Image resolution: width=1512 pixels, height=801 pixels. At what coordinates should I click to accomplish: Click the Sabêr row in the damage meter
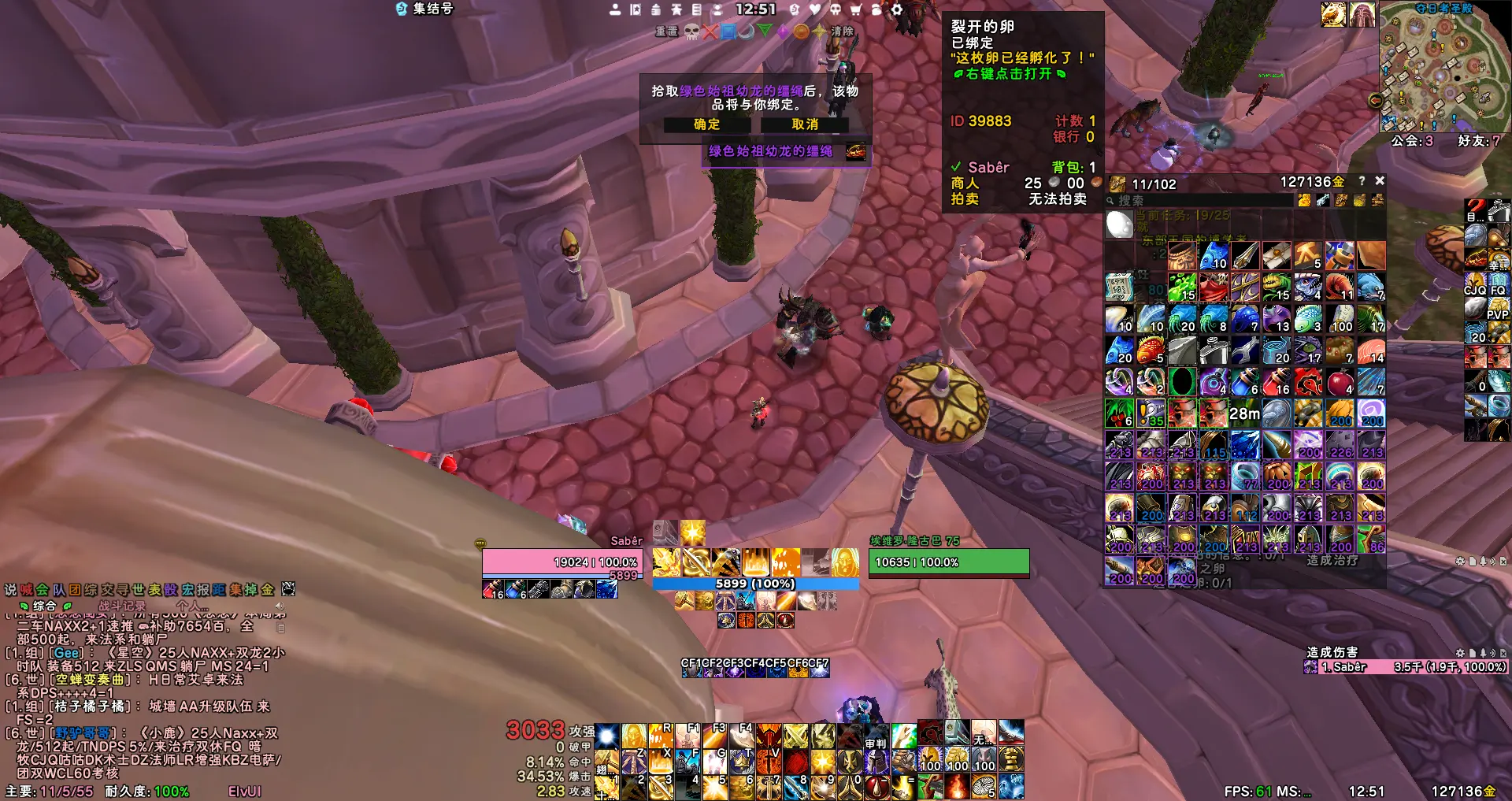tap(1406, 667)
